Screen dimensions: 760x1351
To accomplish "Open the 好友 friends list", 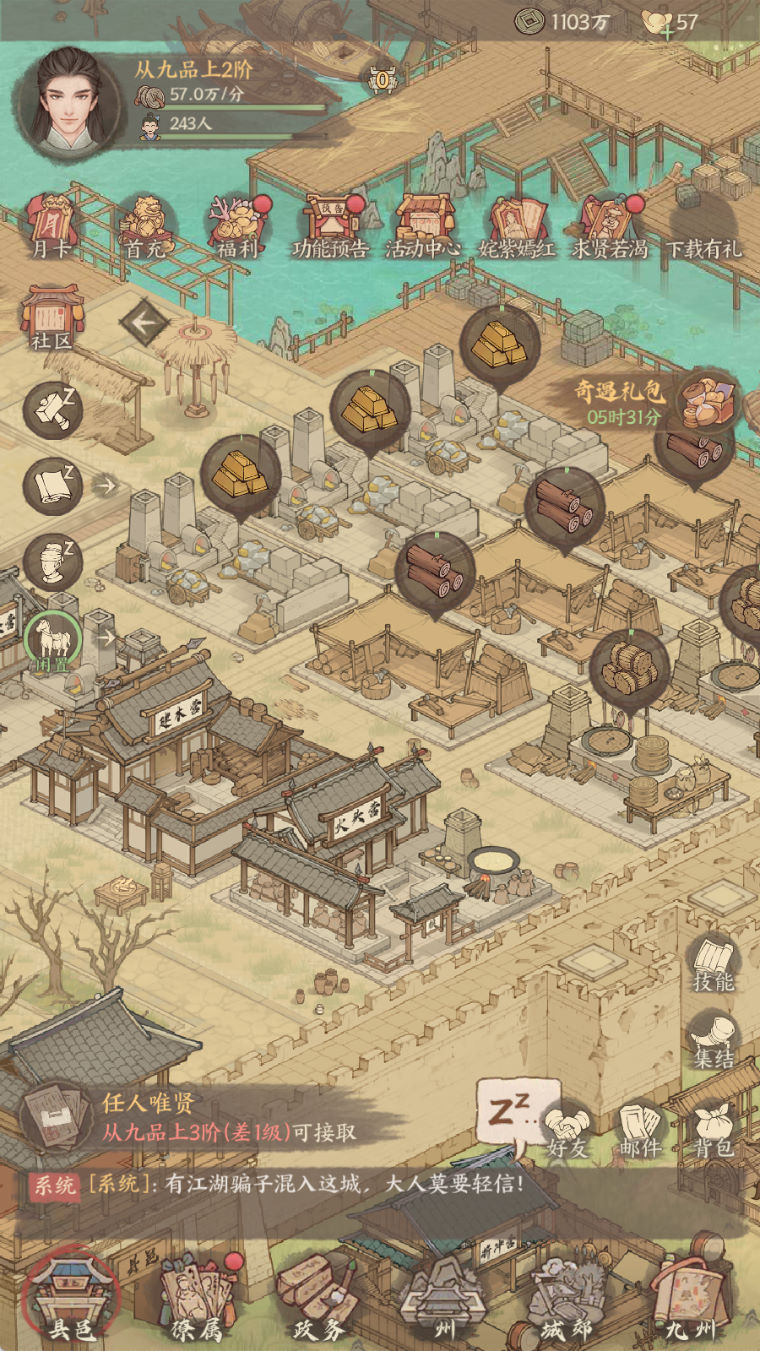I will coord(567,1130).
